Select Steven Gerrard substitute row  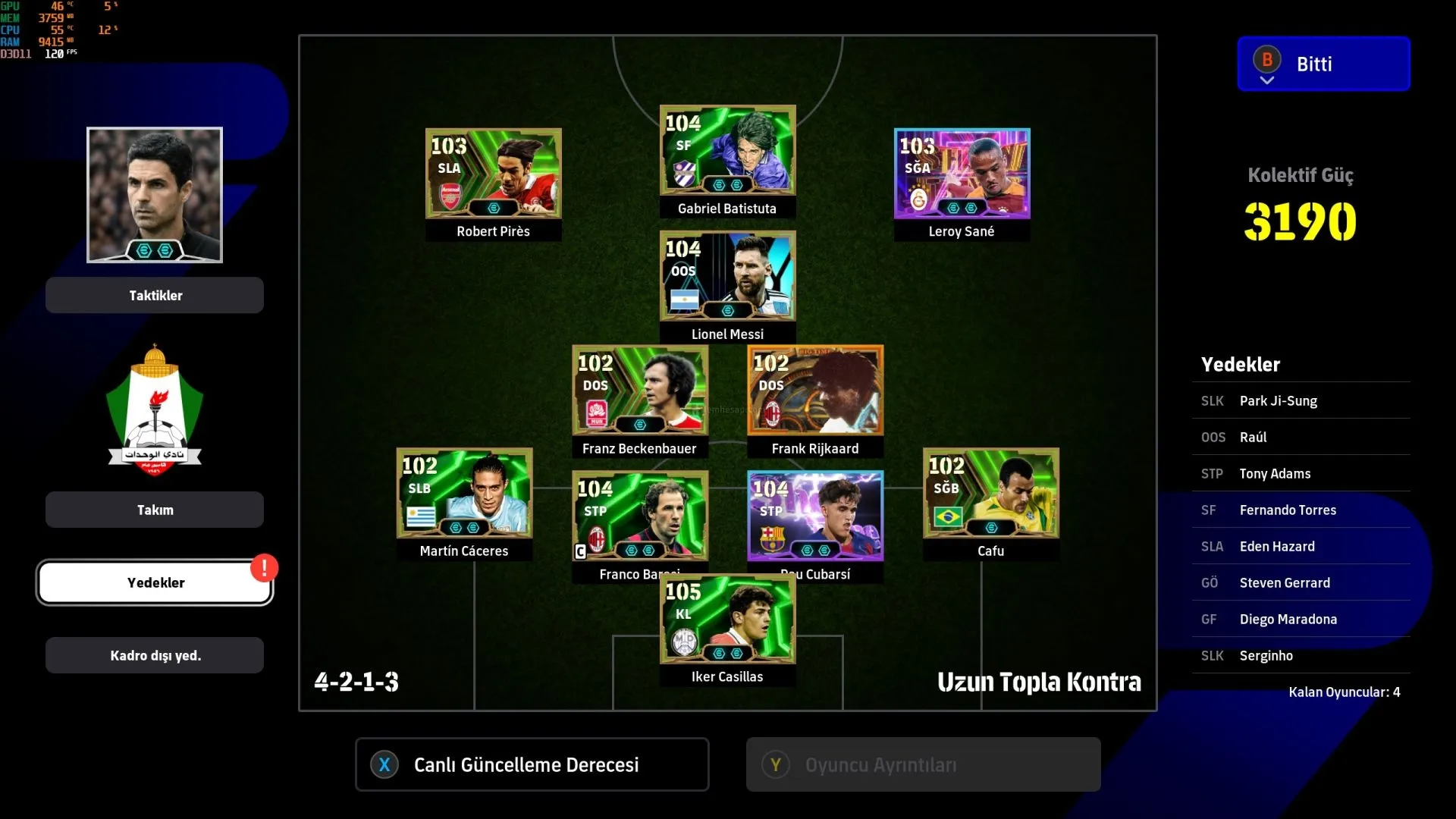click(1301, 582)
